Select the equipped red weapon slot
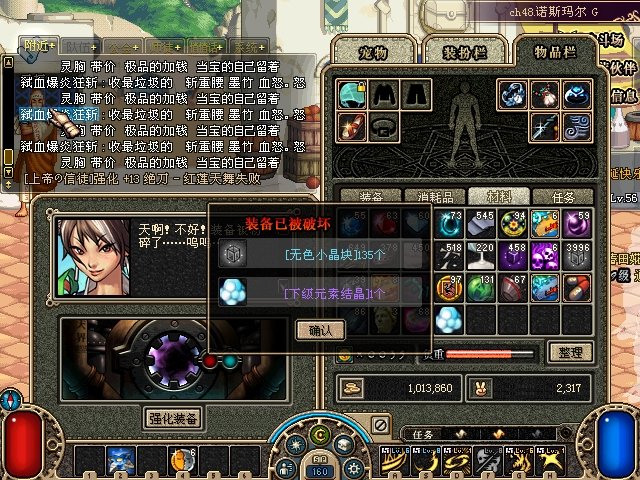The height and width of the screenshot is (480, 640). [x=351, y=127]
